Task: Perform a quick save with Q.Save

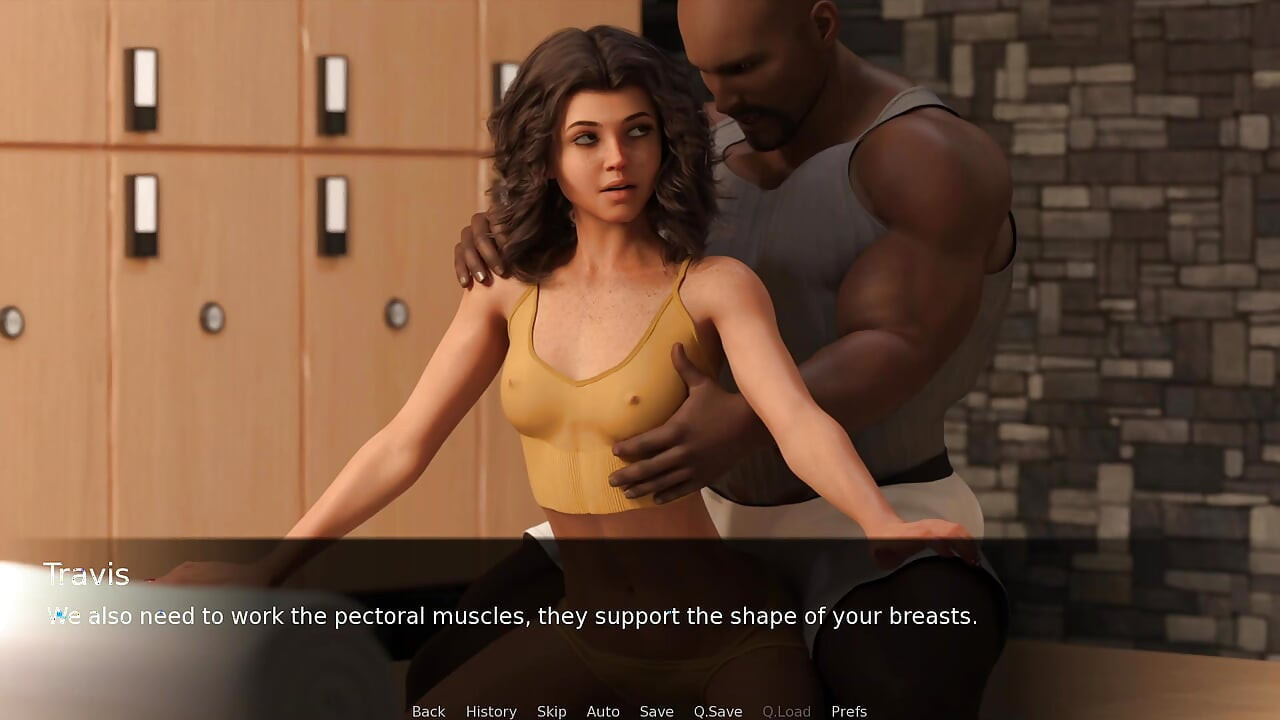Action: point(717,711)
